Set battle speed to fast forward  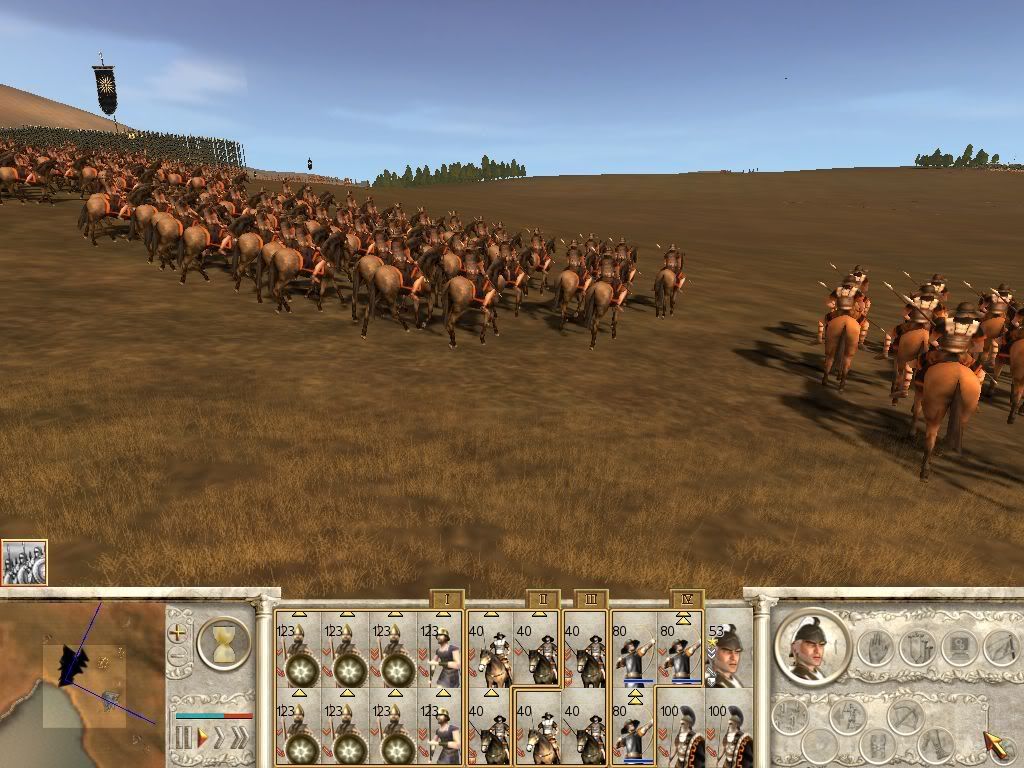(219, 739)
